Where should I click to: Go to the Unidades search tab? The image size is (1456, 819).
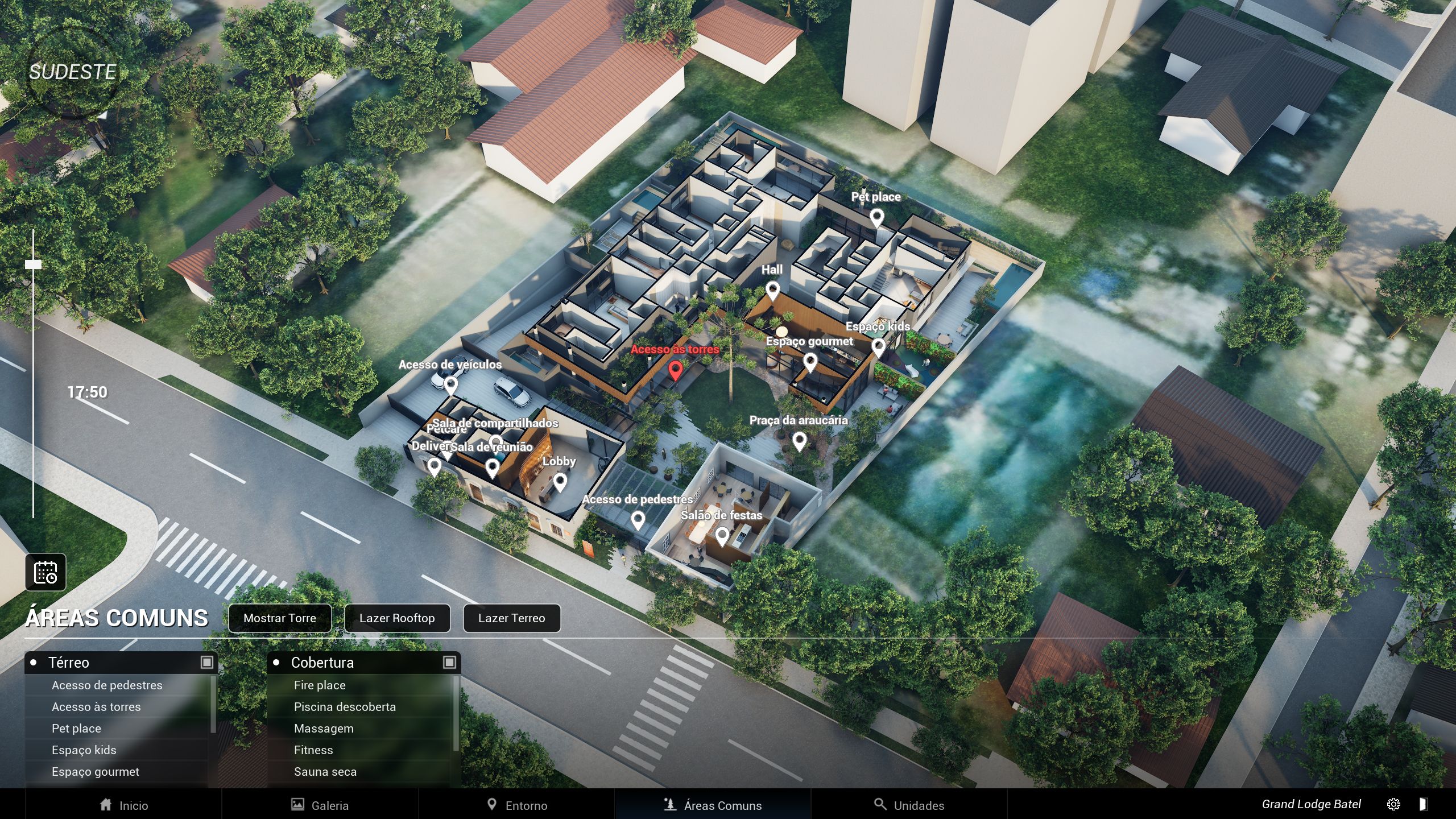coord(909,805)
